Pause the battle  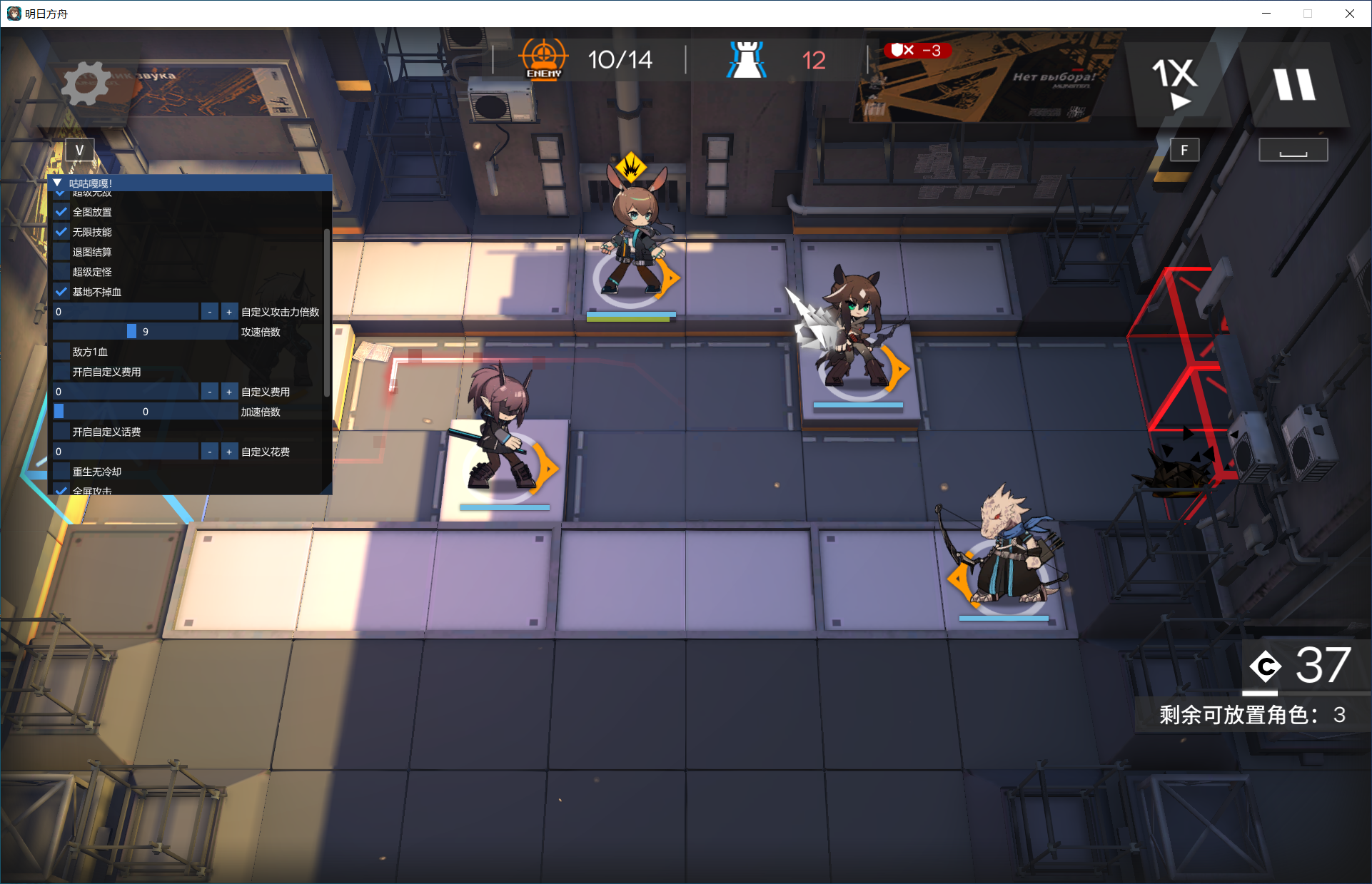(1294, 84)
